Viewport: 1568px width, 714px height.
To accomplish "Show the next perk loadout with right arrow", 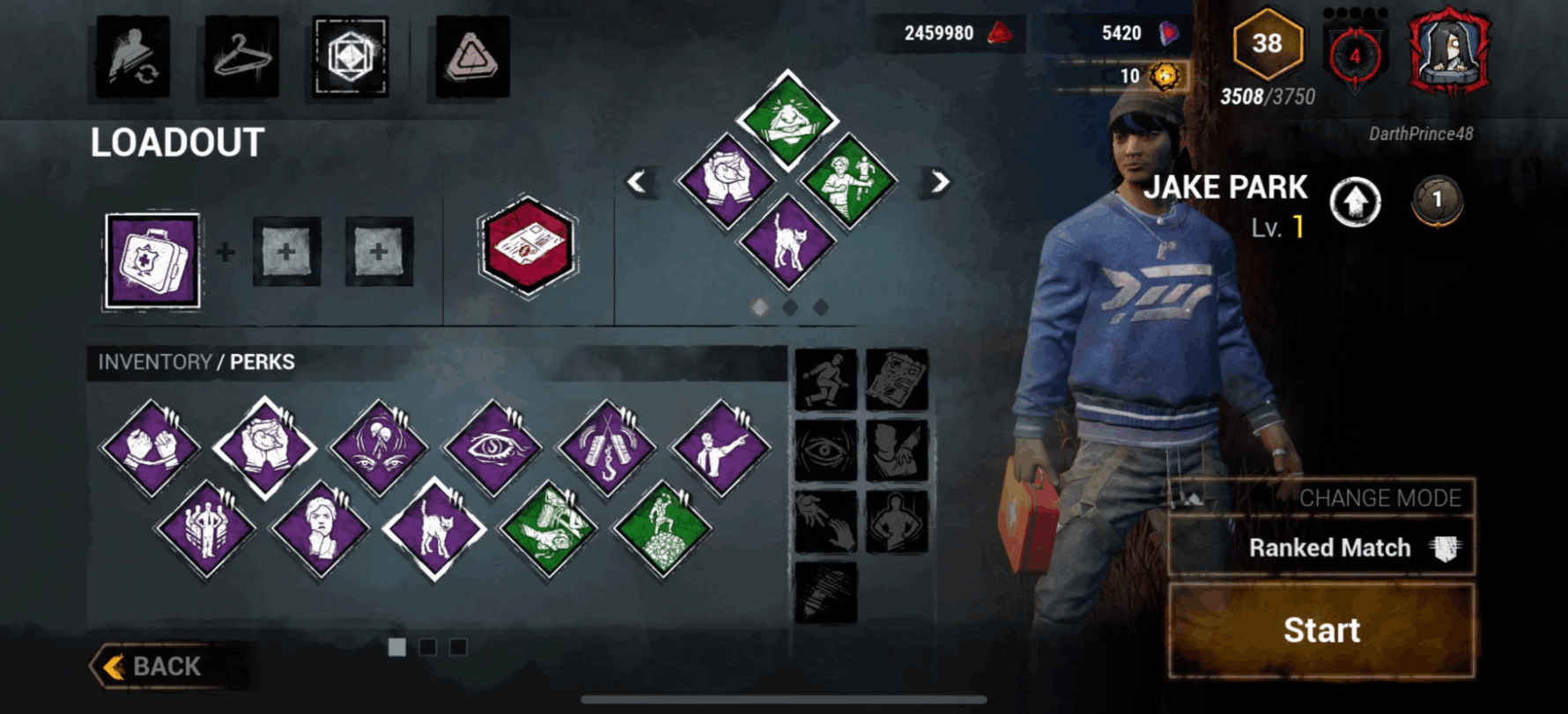I will point(940,182).
